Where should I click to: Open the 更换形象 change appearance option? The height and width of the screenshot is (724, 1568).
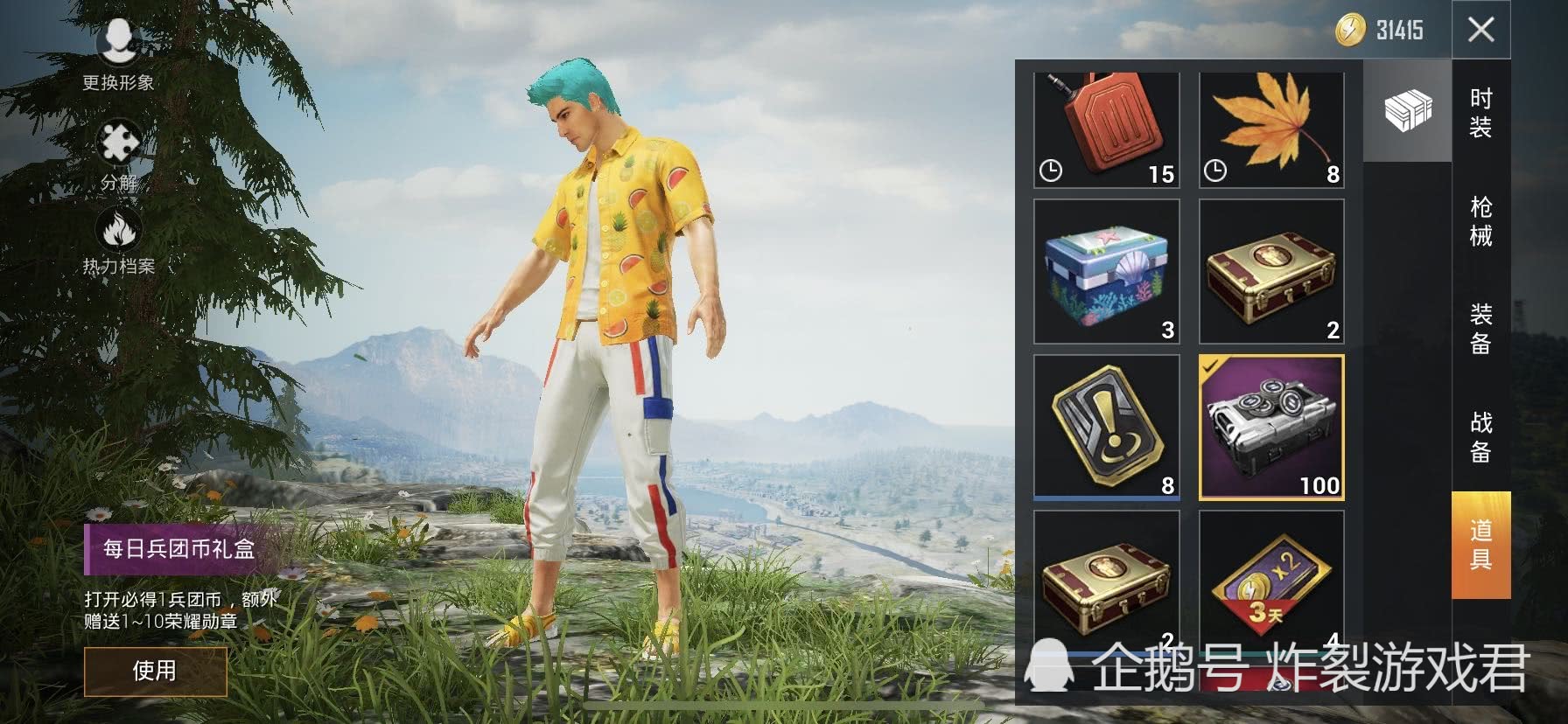click(118, 52)
